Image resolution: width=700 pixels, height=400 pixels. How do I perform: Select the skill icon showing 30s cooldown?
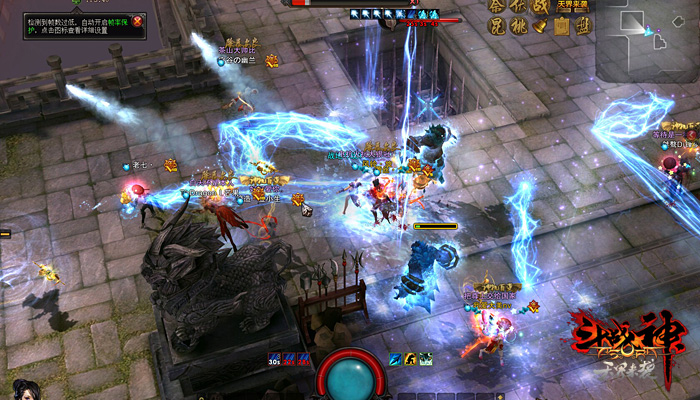pos(273,359)
